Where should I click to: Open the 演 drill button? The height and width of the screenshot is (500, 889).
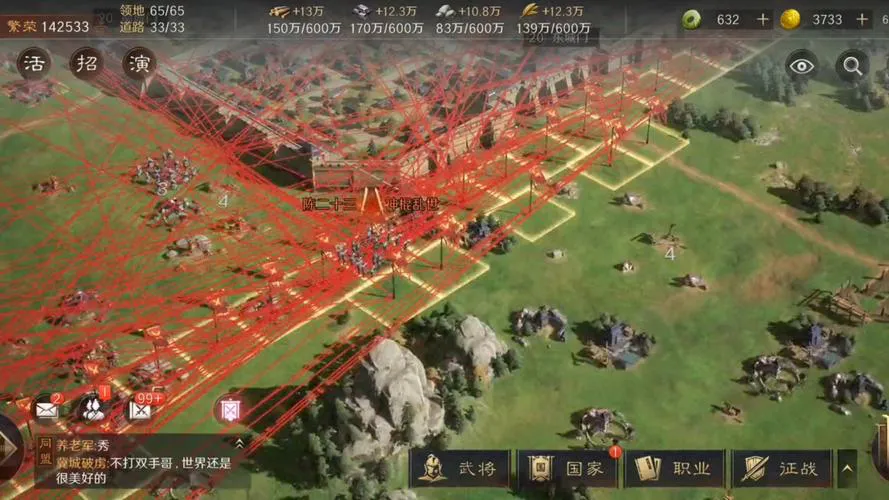(139, 63)
